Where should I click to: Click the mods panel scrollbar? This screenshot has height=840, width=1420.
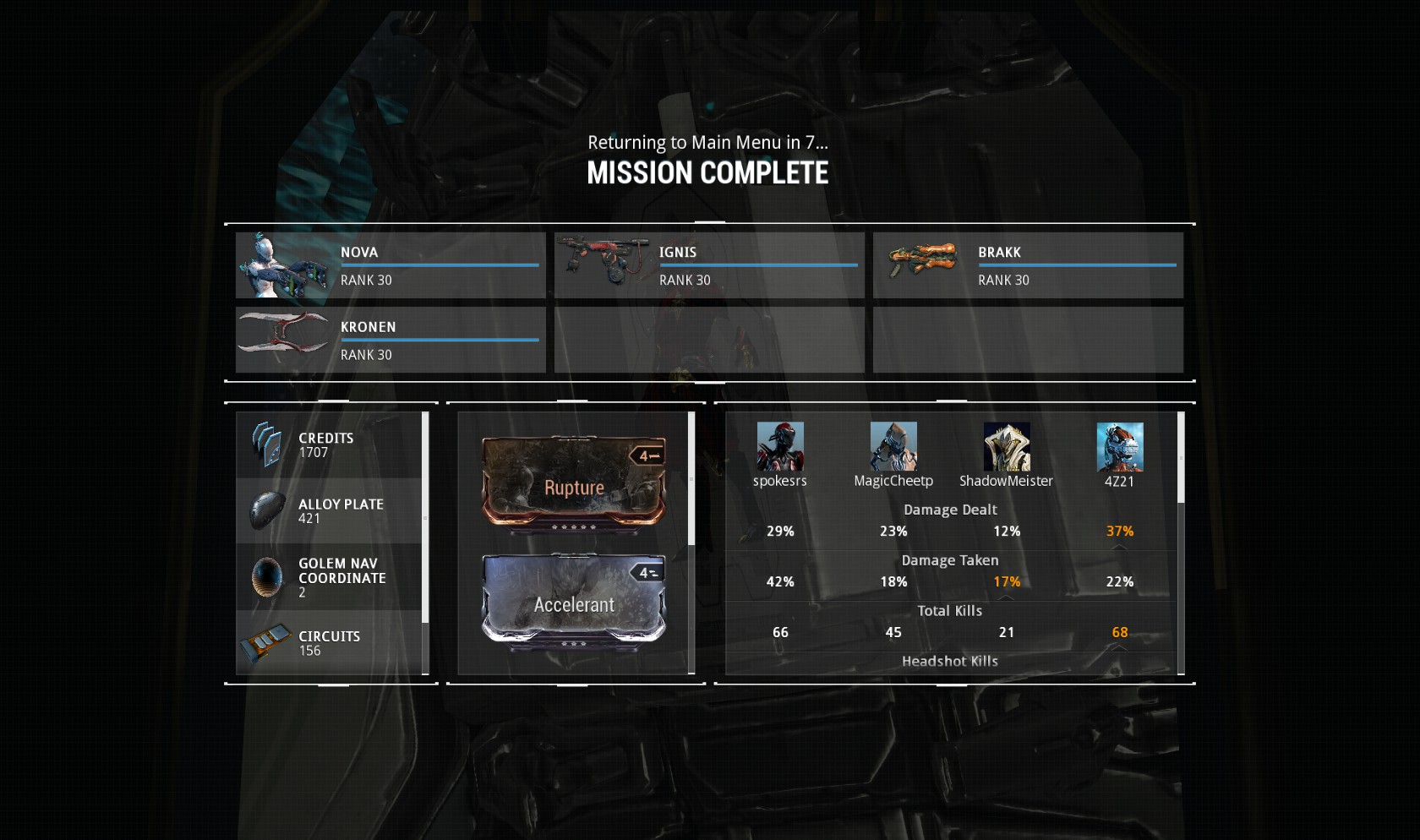(691, 478)
